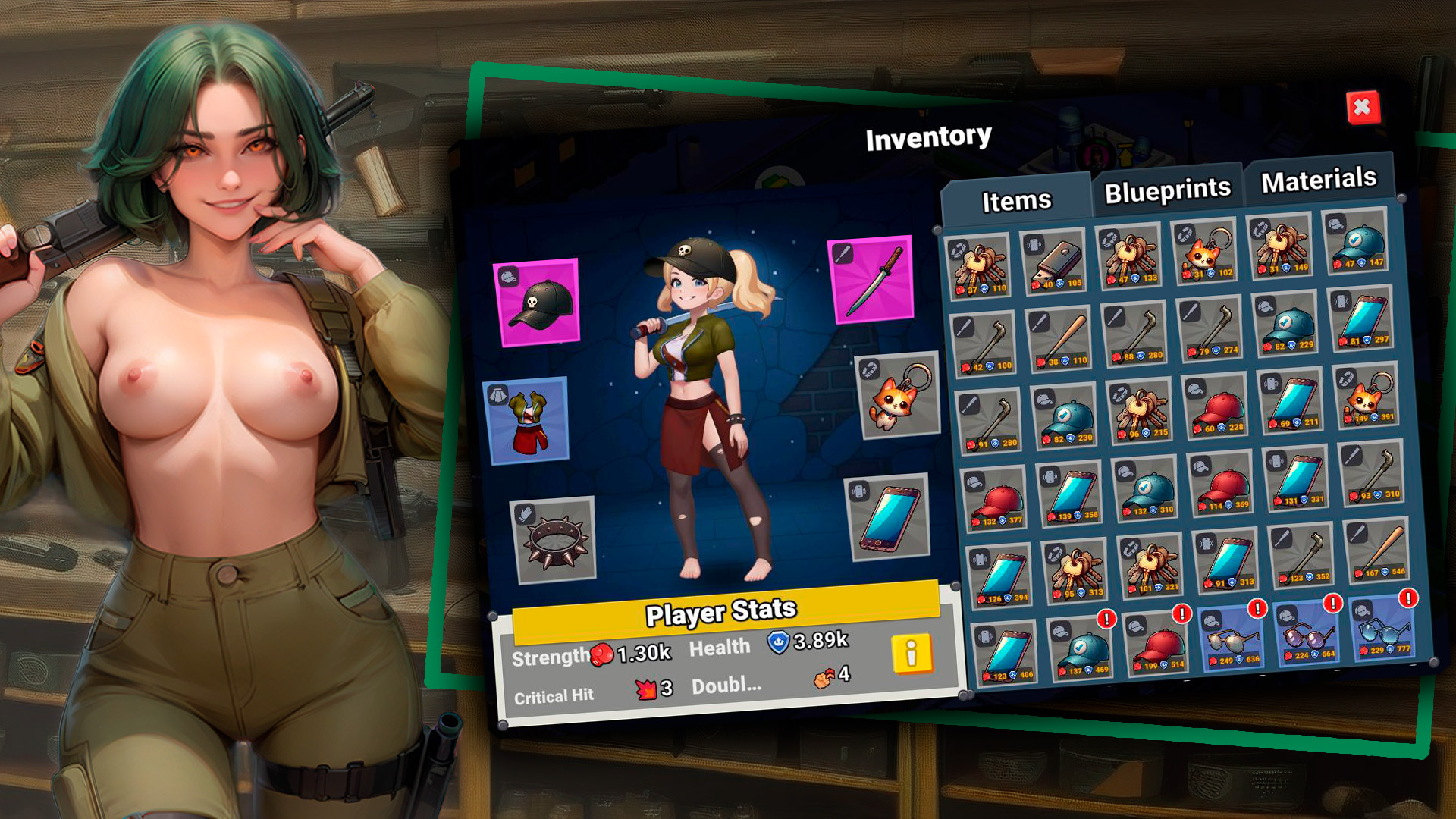The width and height of the screenshot is (1456, 819).
Task: Choose the equipped spiked collar slot
Action: (x=554, y=540)
